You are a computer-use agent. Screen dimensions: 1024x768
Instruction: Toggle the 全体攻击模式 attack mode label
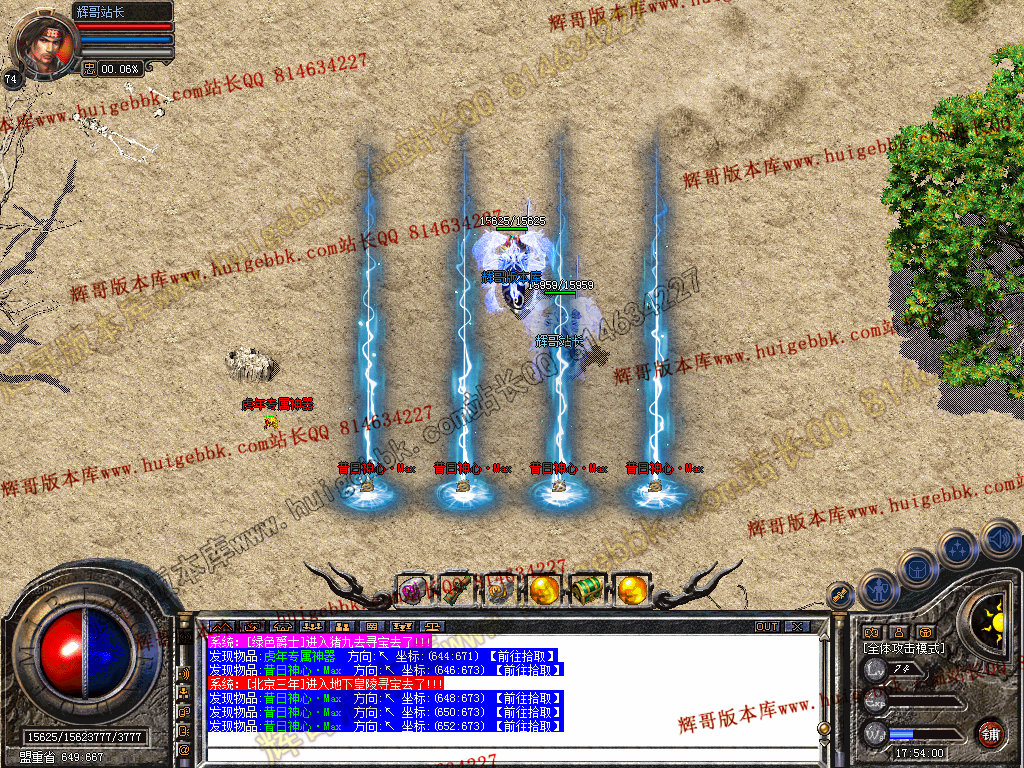coord(903,648)
